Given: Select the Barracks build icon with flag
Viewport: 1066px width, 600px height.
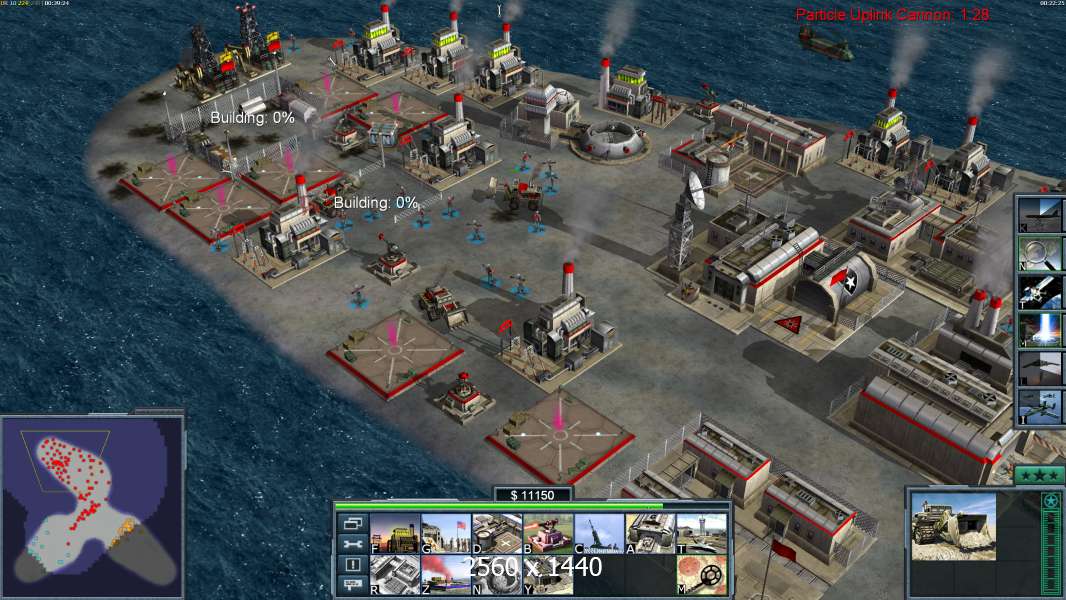Looking at the screenshot, I should tap(446, 534).
